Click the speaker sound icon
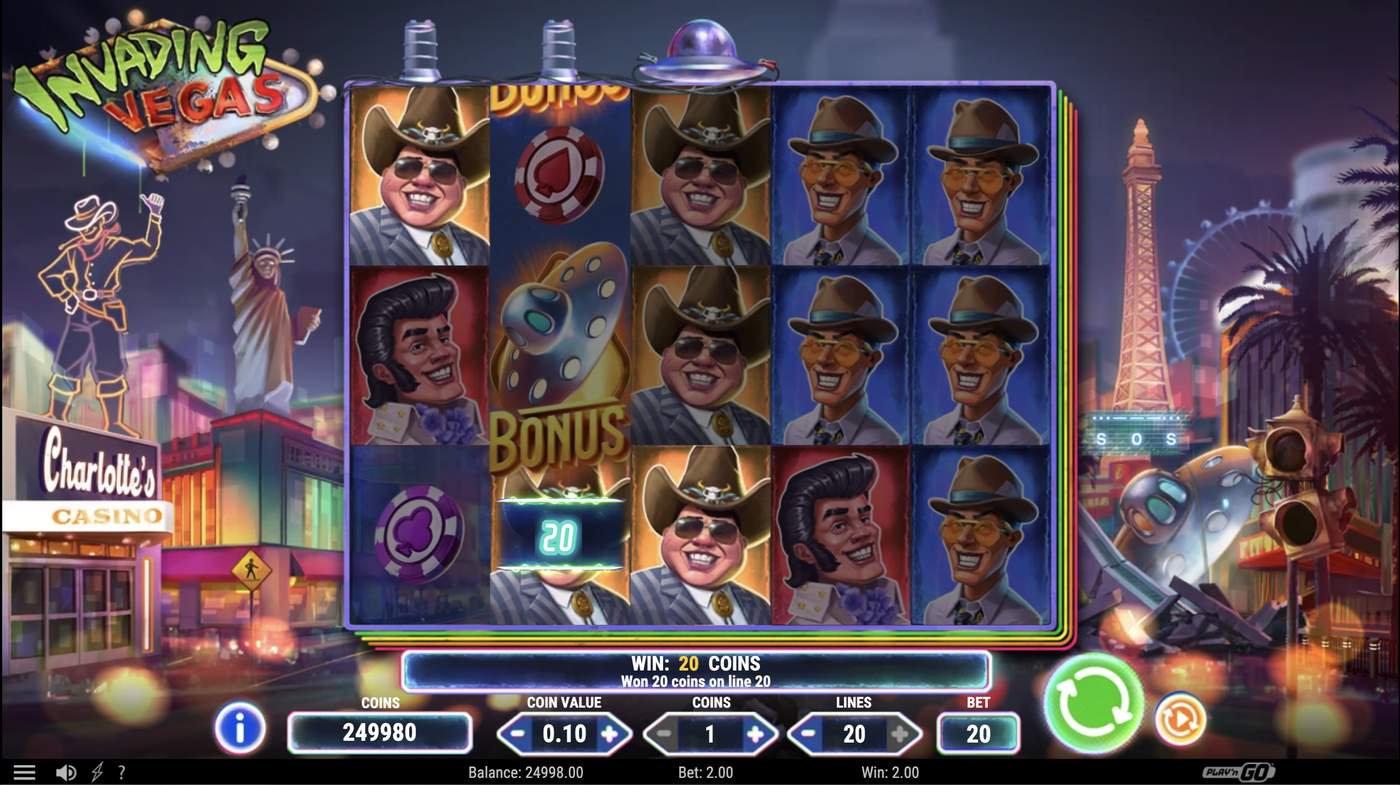Screen dimensions: 1400x785 [x=66, y=771]
